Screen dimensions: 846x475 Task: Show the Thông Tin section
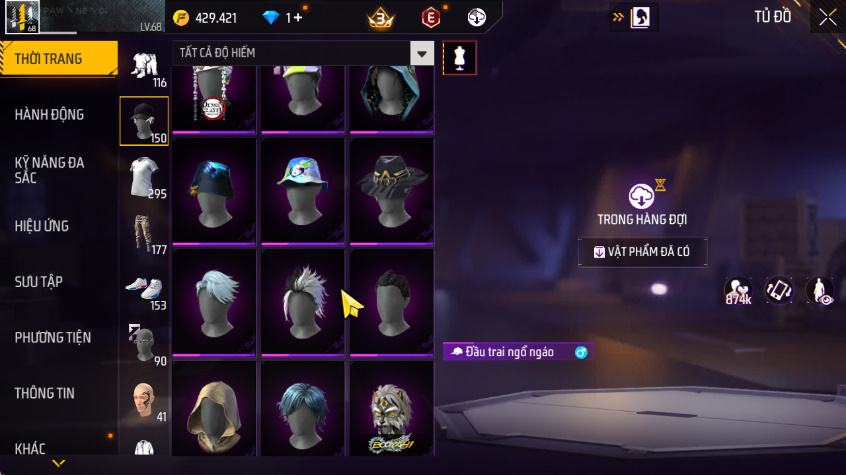[45, 394]
